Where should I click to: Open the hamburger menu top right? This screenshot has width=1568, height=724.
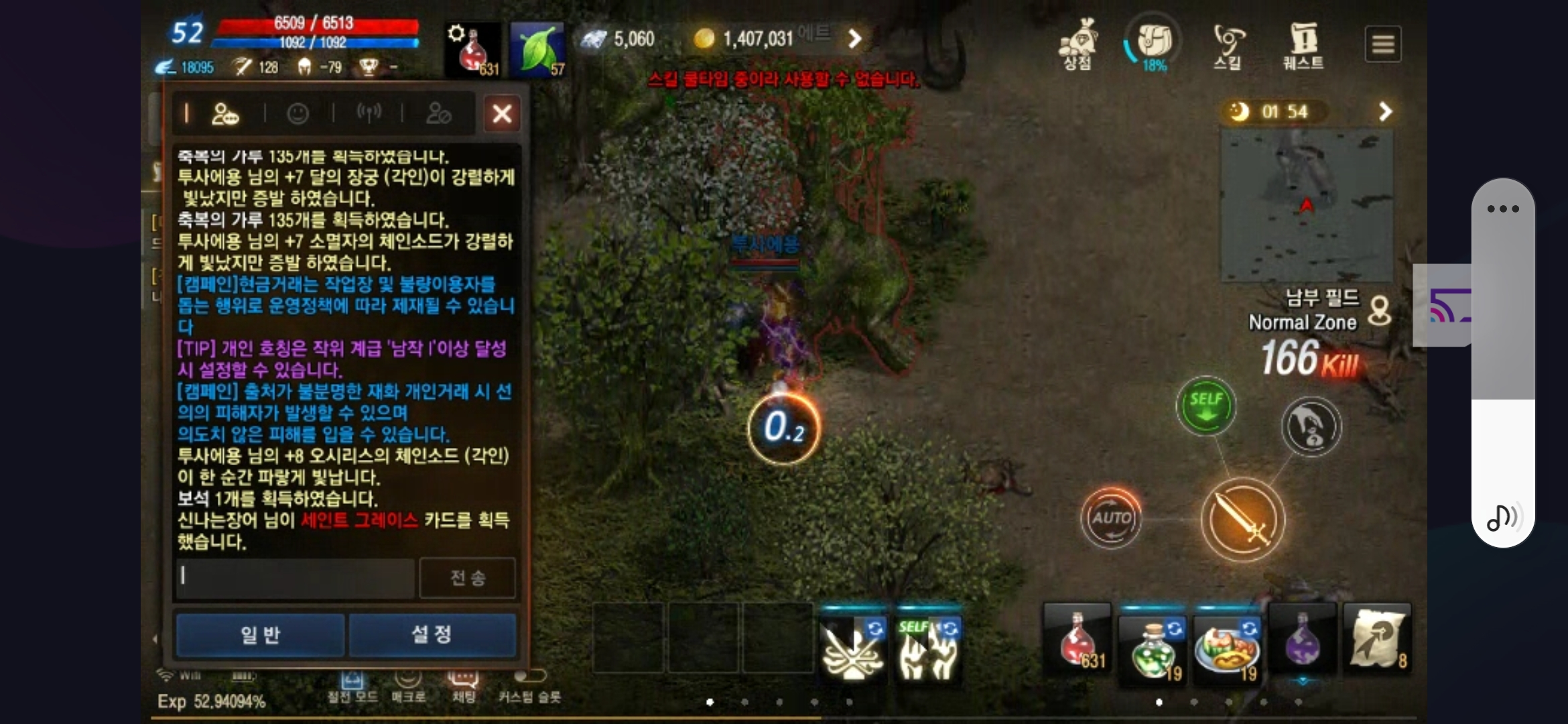coord(1383,44)
